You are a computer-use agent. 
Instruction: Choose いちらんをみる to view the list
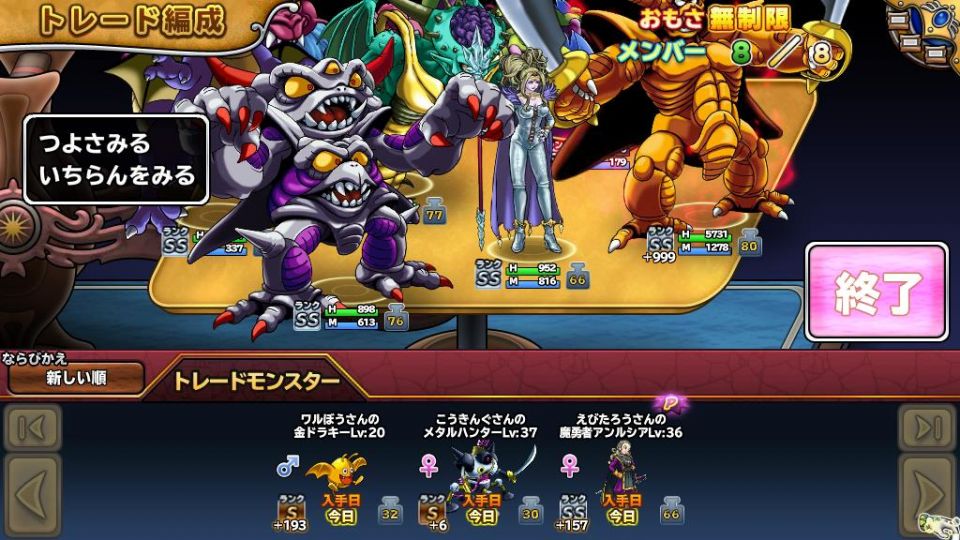[x=116, y=177]
